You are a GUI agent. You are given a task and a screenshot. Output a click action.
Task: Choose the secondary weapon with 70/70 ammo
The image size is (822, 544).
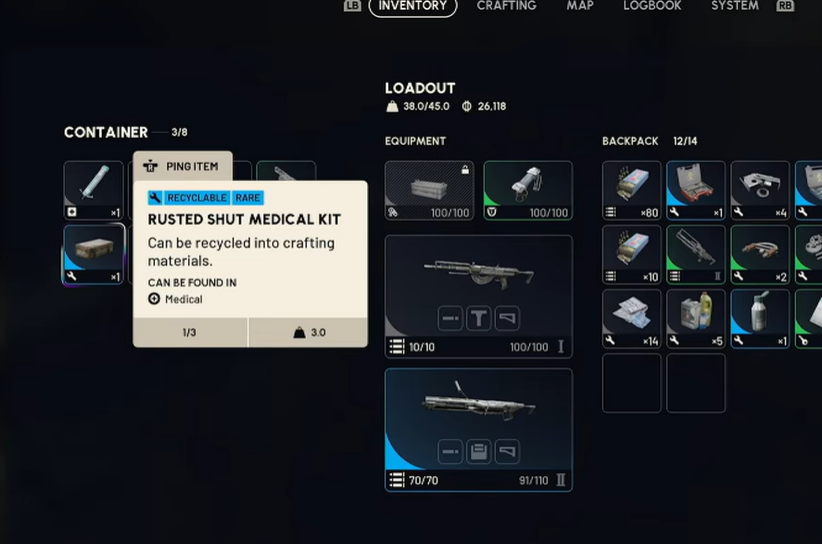(x=478, y=429)
